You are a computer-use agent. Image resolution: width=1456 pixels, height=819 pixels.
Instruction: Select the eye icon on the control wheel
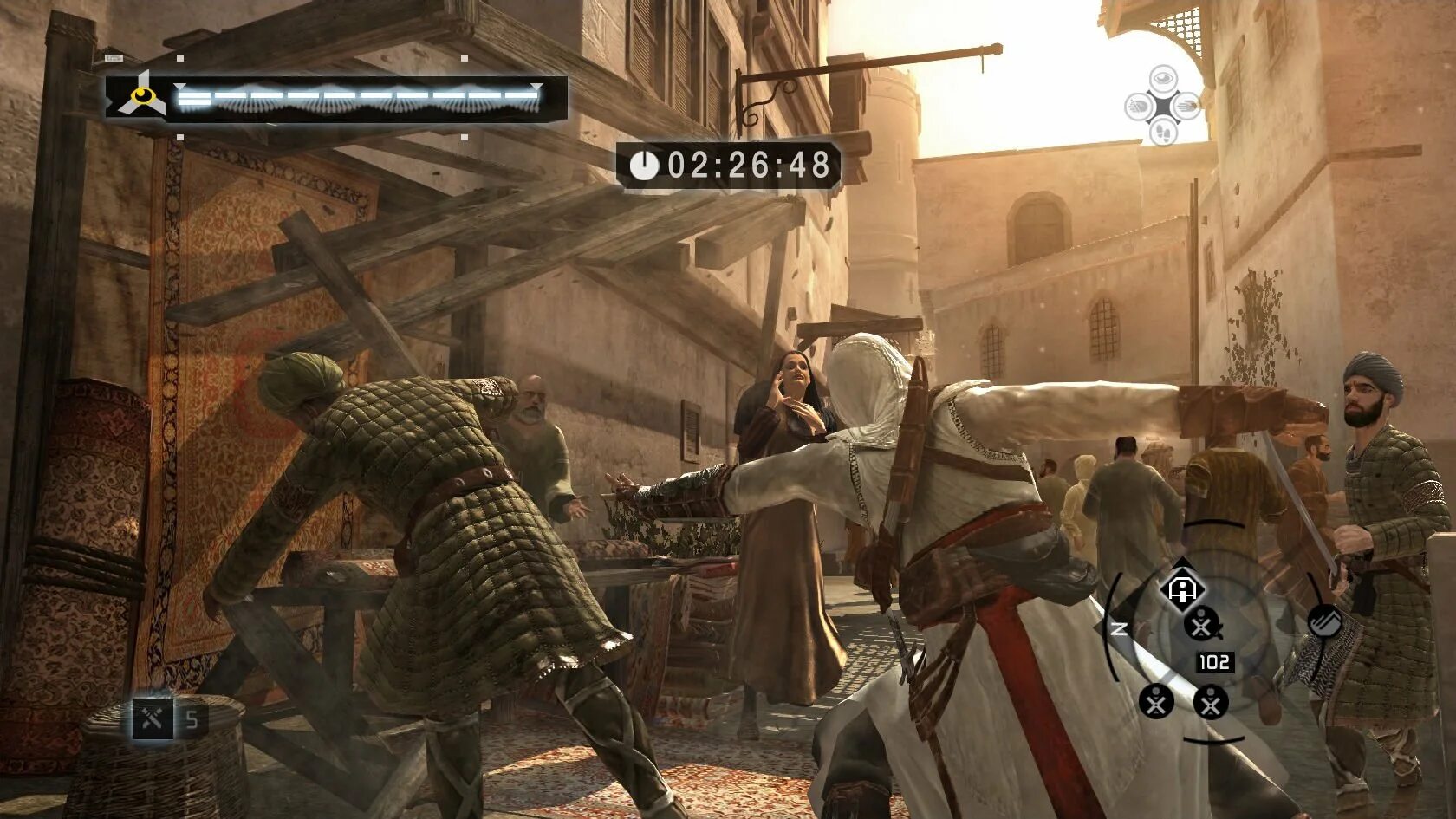point(1163,79)
